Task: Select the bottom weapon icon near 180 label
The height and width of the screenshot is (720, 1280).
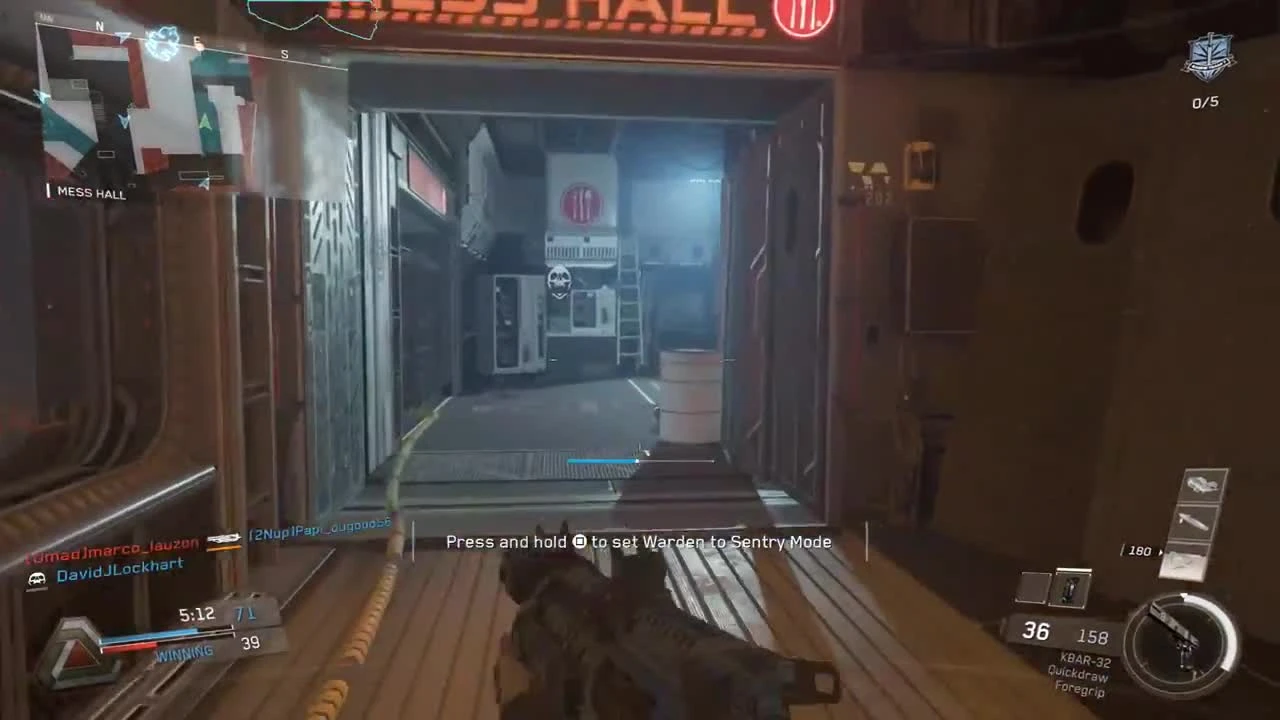Action: click(1186, 565)
